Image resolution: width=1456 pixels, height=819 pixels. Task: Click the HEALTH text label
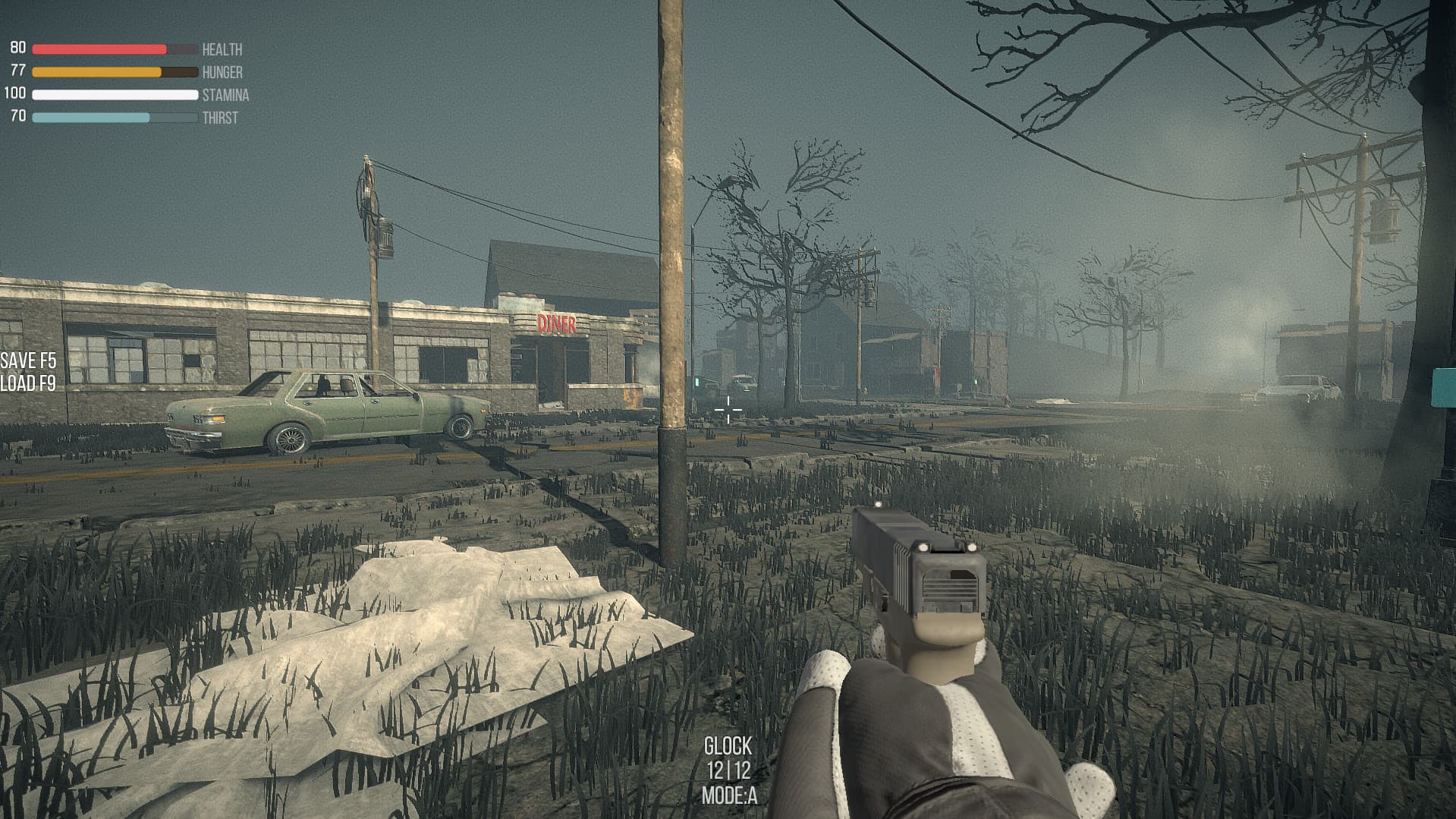tap(221, 50)
